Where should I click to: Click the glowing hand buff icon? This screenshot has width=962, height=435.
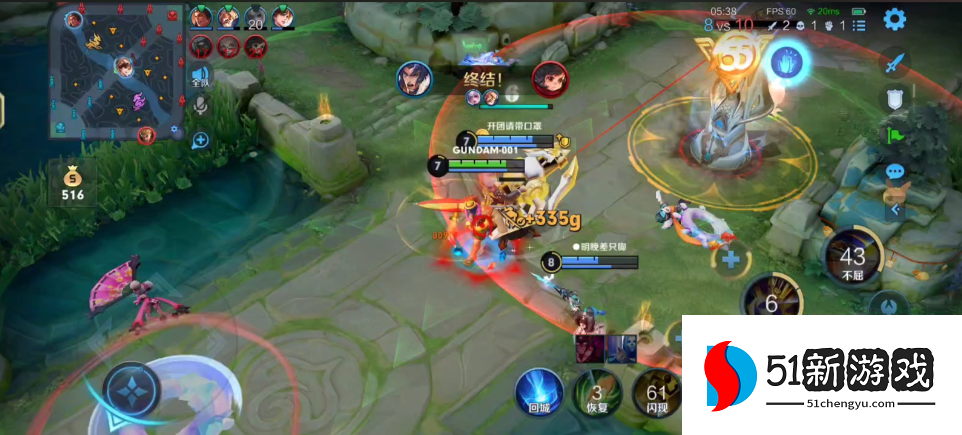pos(786,62)
